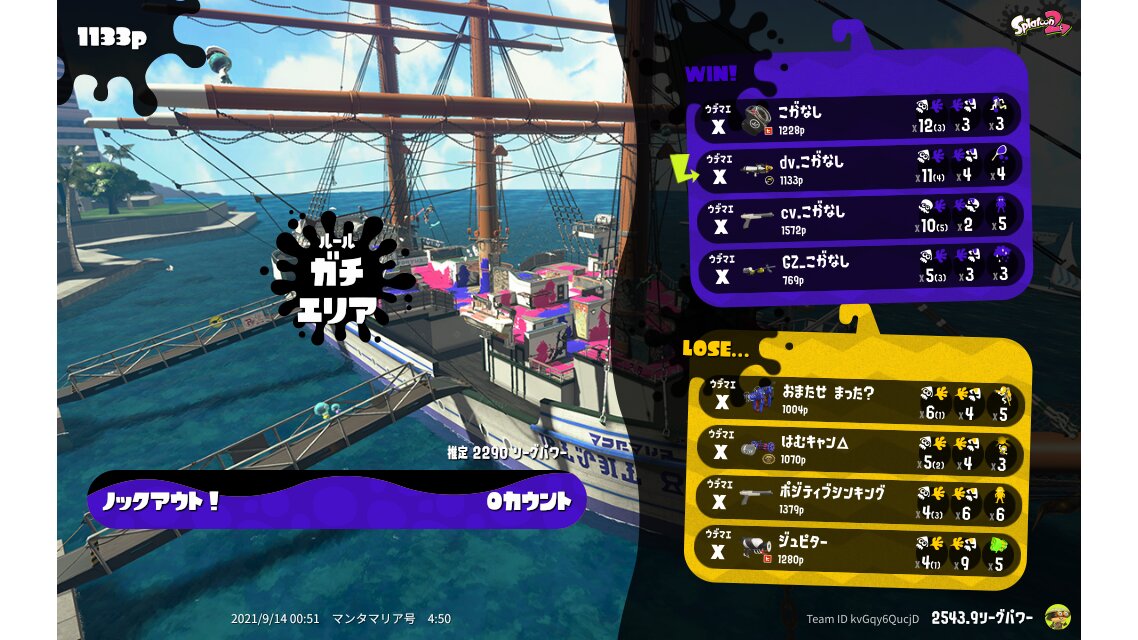The width and height of the screenshot is (1138, 640).
Task: Pick the おまたせ まった? player row
Action: click(858, 400)
